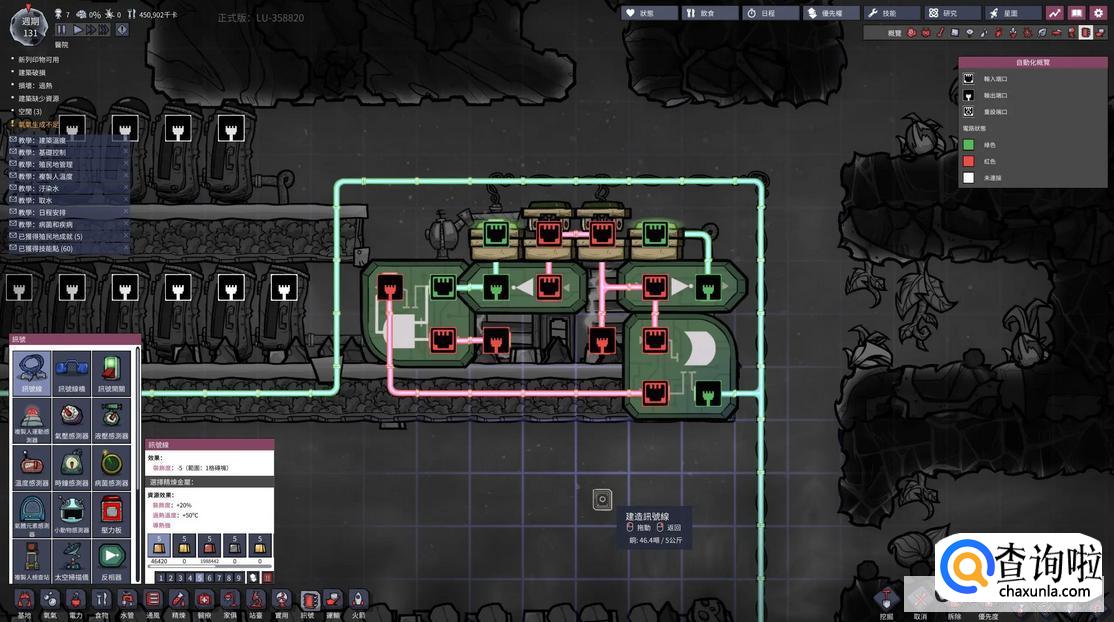Open the 日程 schedule screen

pos(771,13)
